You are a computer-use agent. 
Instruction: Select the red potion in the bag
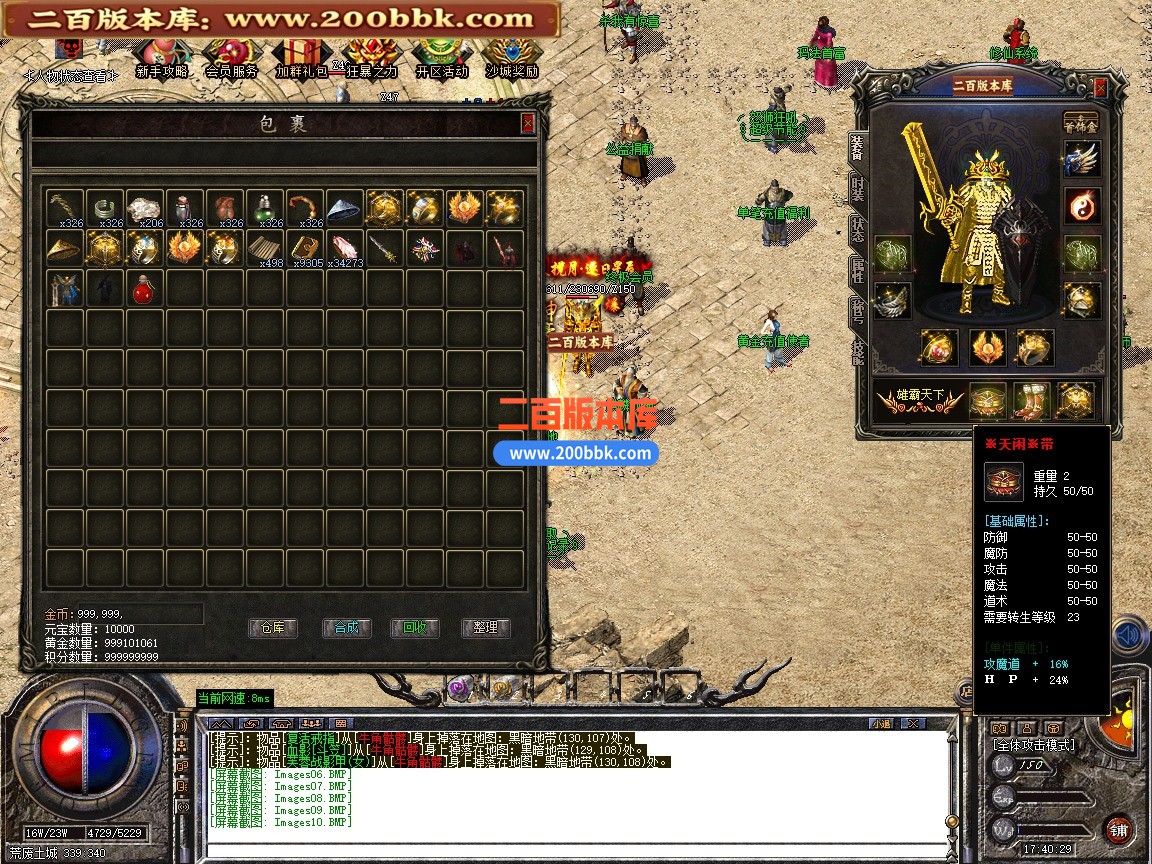pyautogui.click(x=145, y=289)
